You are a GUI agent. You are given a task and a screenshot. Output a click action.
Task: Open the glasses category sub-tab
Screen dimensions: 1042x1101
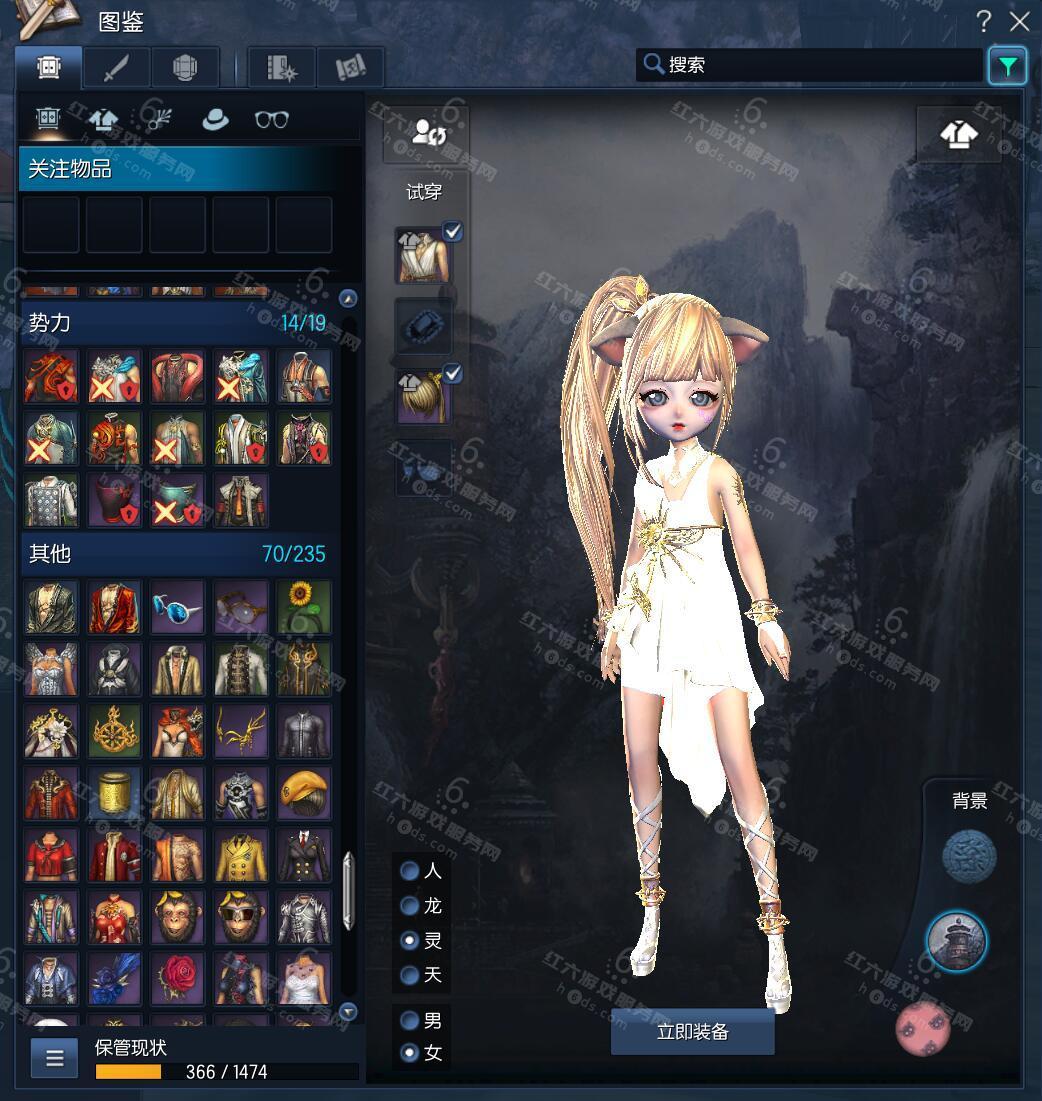pyautogui.click(x=271, y=120)
